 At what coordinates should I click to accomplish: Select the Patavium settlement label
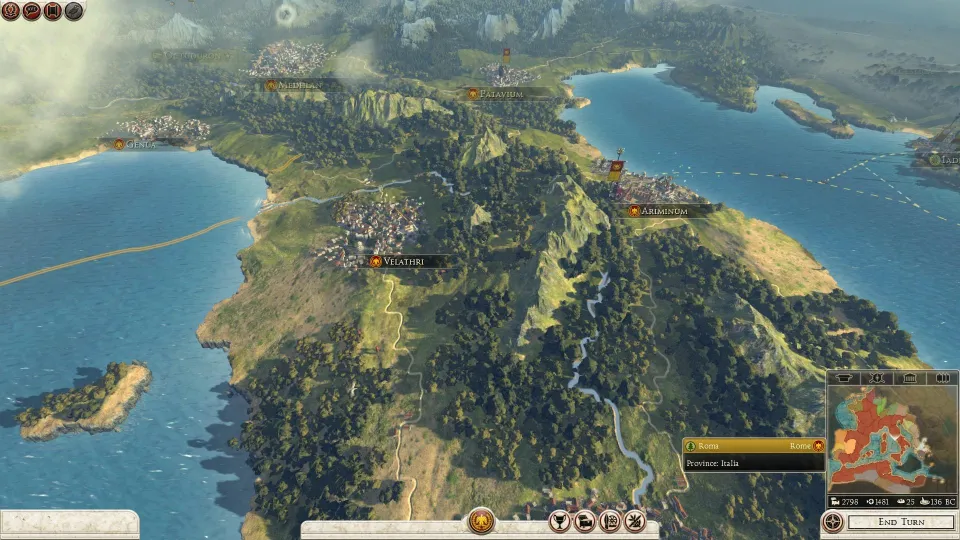pos(501,94)
